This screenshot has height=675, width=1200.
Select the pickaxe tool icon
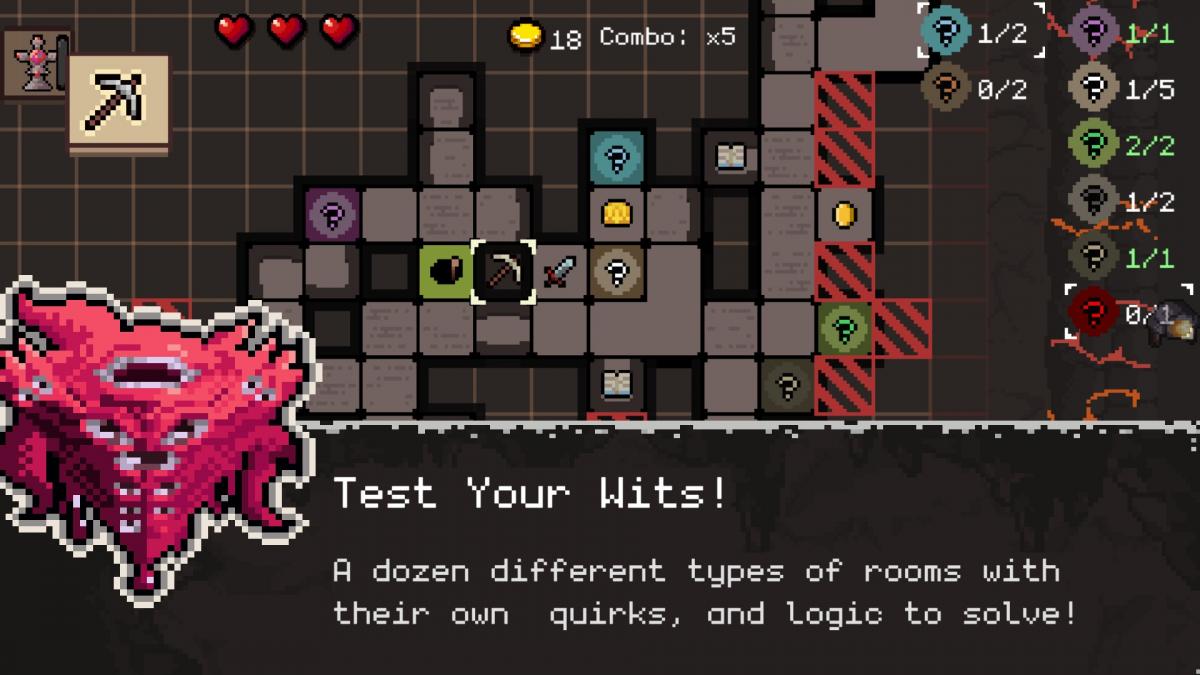pyautogui.click(x=118, y=104)
